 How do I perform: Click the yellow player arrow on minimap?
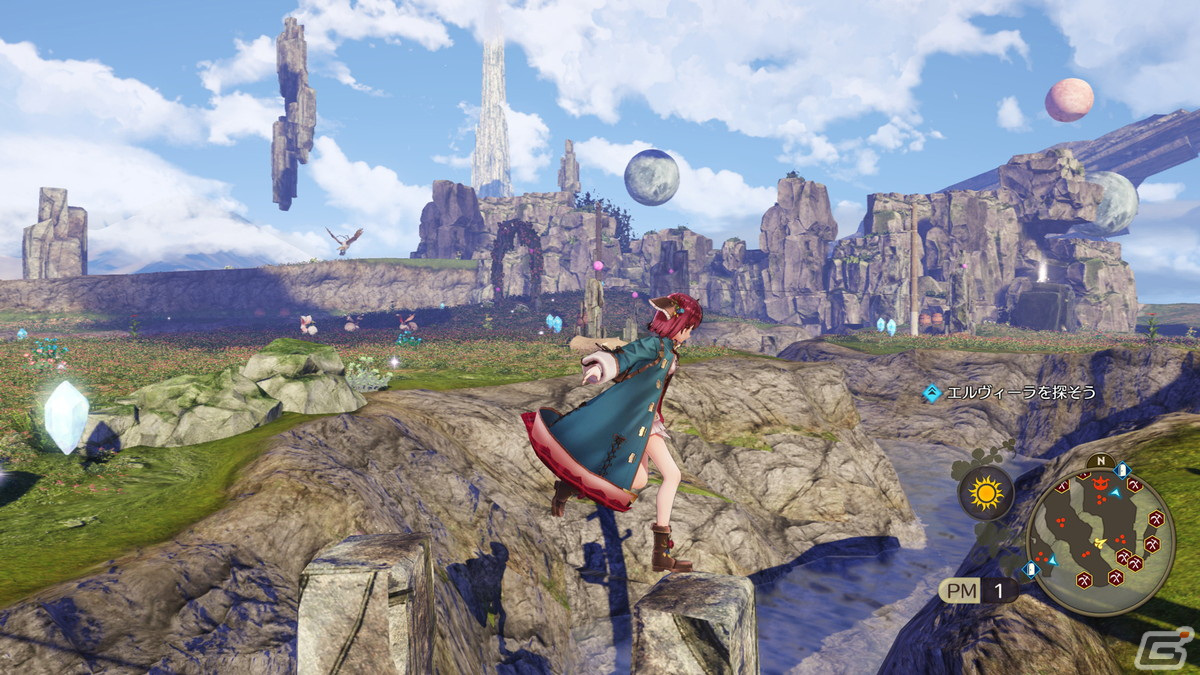pos(1101,542)
